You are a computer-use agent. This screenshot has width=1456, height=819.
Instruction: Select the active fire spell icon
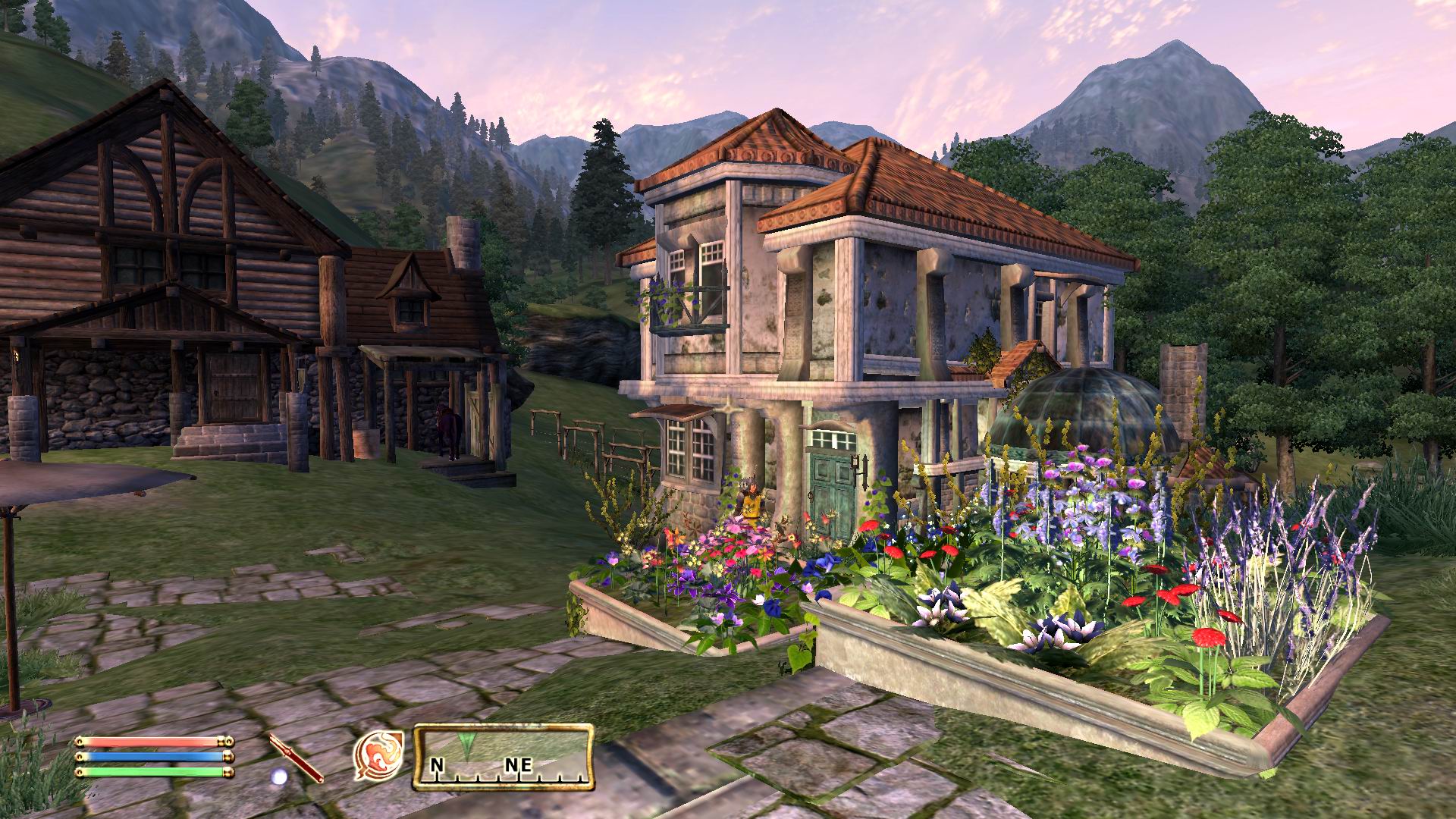pos(378,756)
